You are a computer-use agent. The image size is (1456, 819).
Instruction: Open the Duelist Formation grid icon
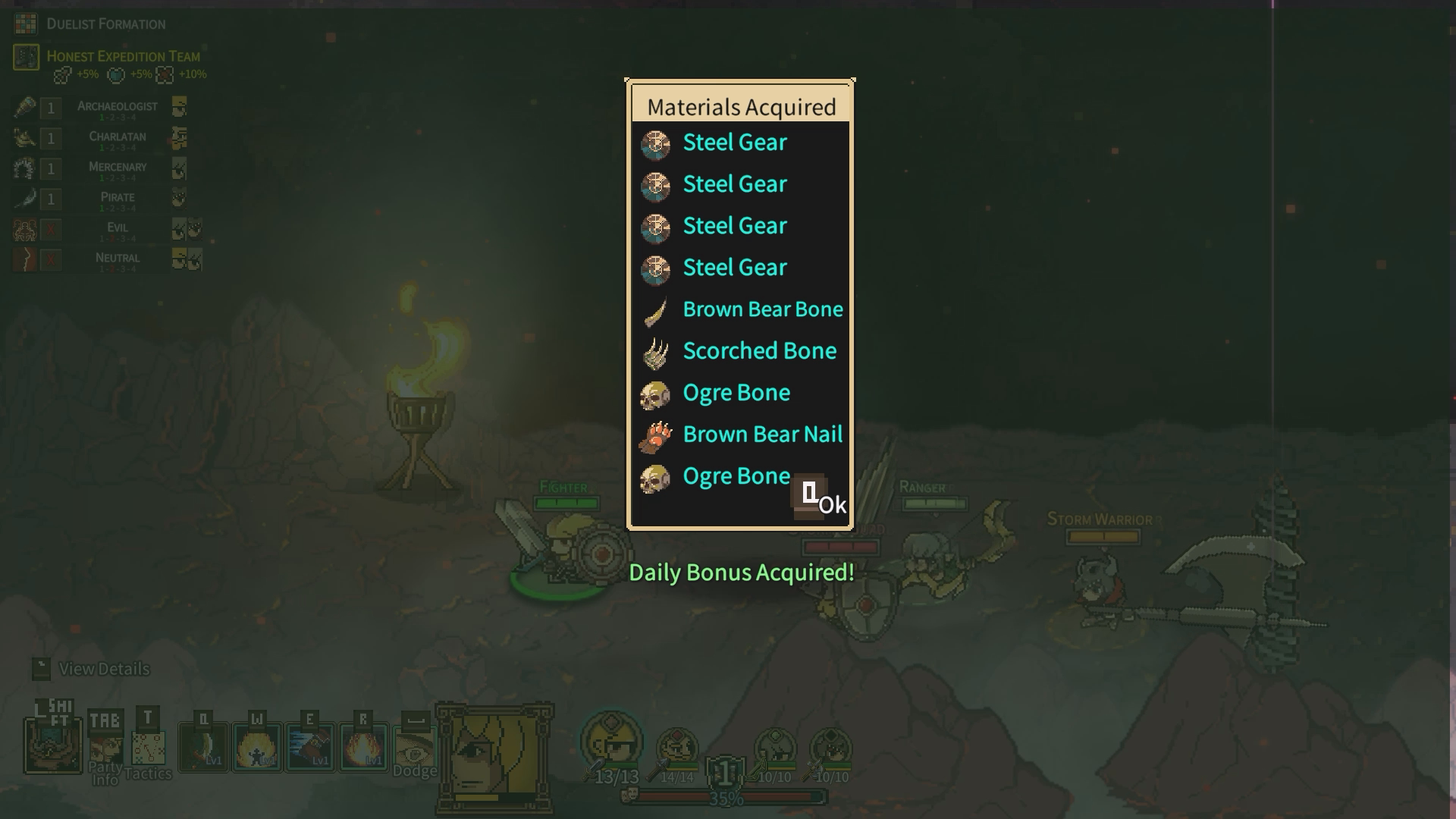click(x=26, y=24)
